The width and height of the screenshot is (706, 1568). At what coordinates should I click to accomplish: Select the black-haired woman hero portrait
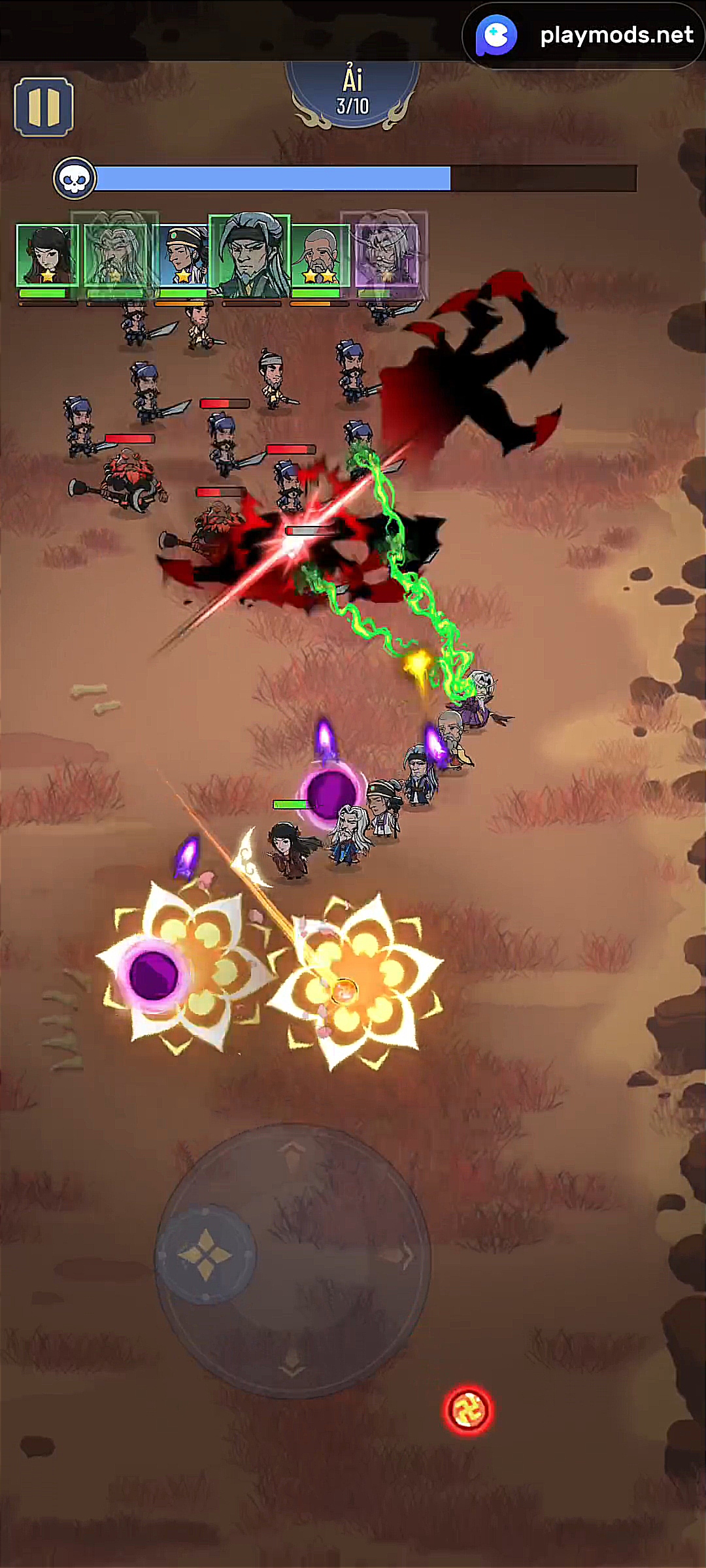click(x=47, y=255)
